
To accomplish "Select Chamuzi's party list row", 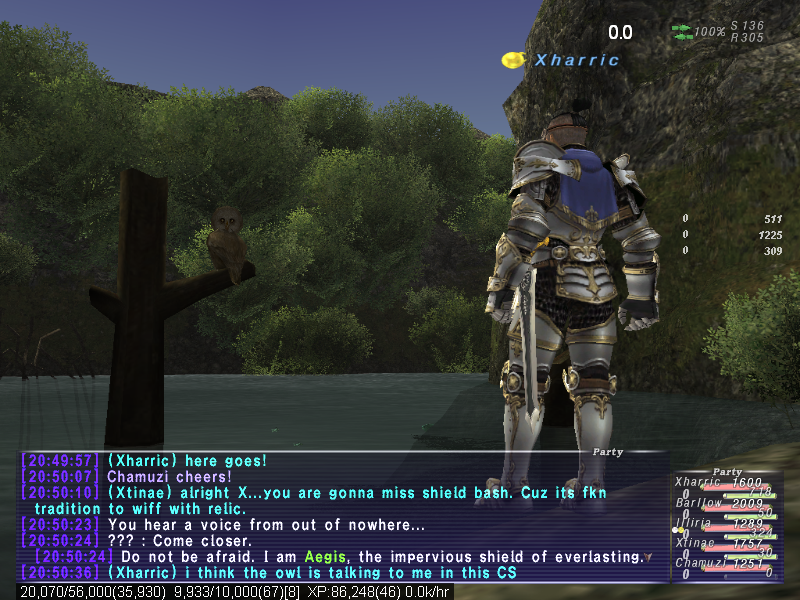I will (699, 563).
